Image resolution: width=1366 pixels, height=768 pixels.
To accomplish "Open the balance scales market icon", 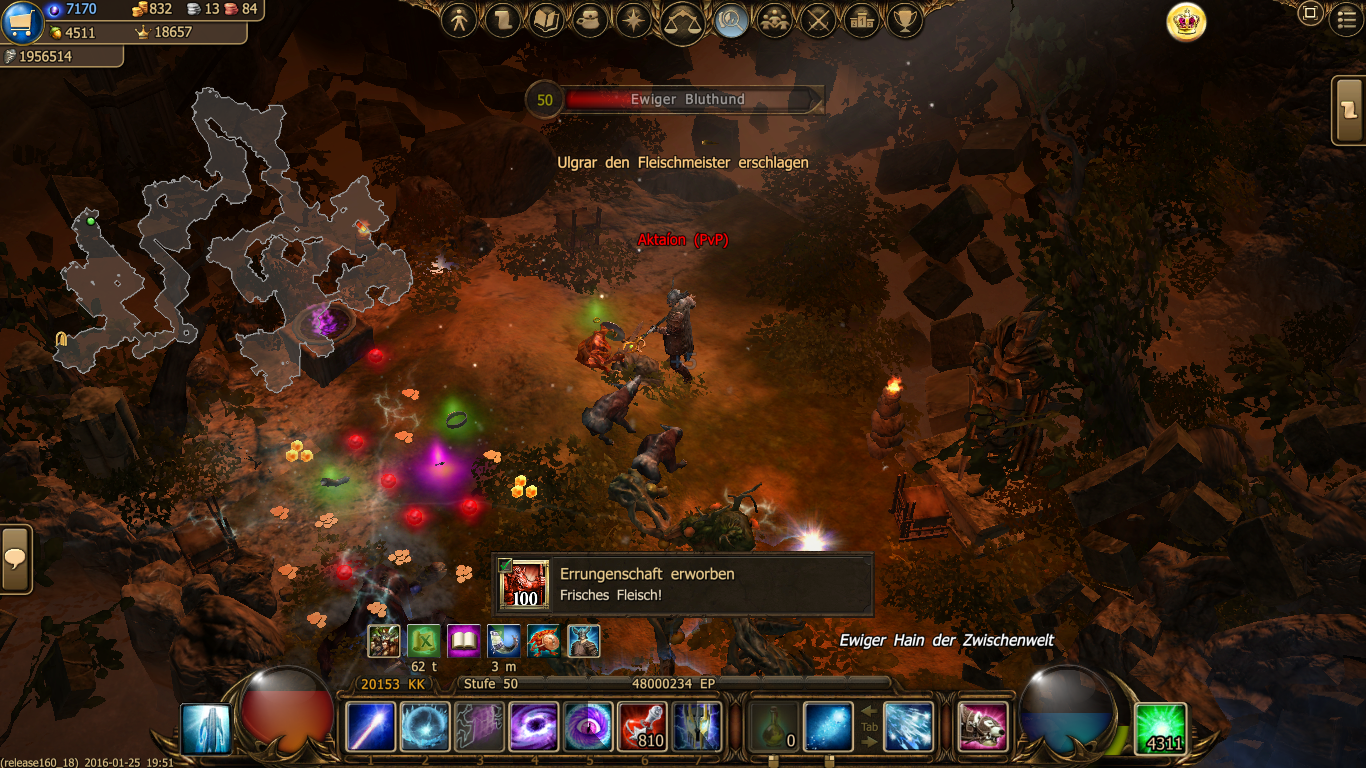I will 683,22.
